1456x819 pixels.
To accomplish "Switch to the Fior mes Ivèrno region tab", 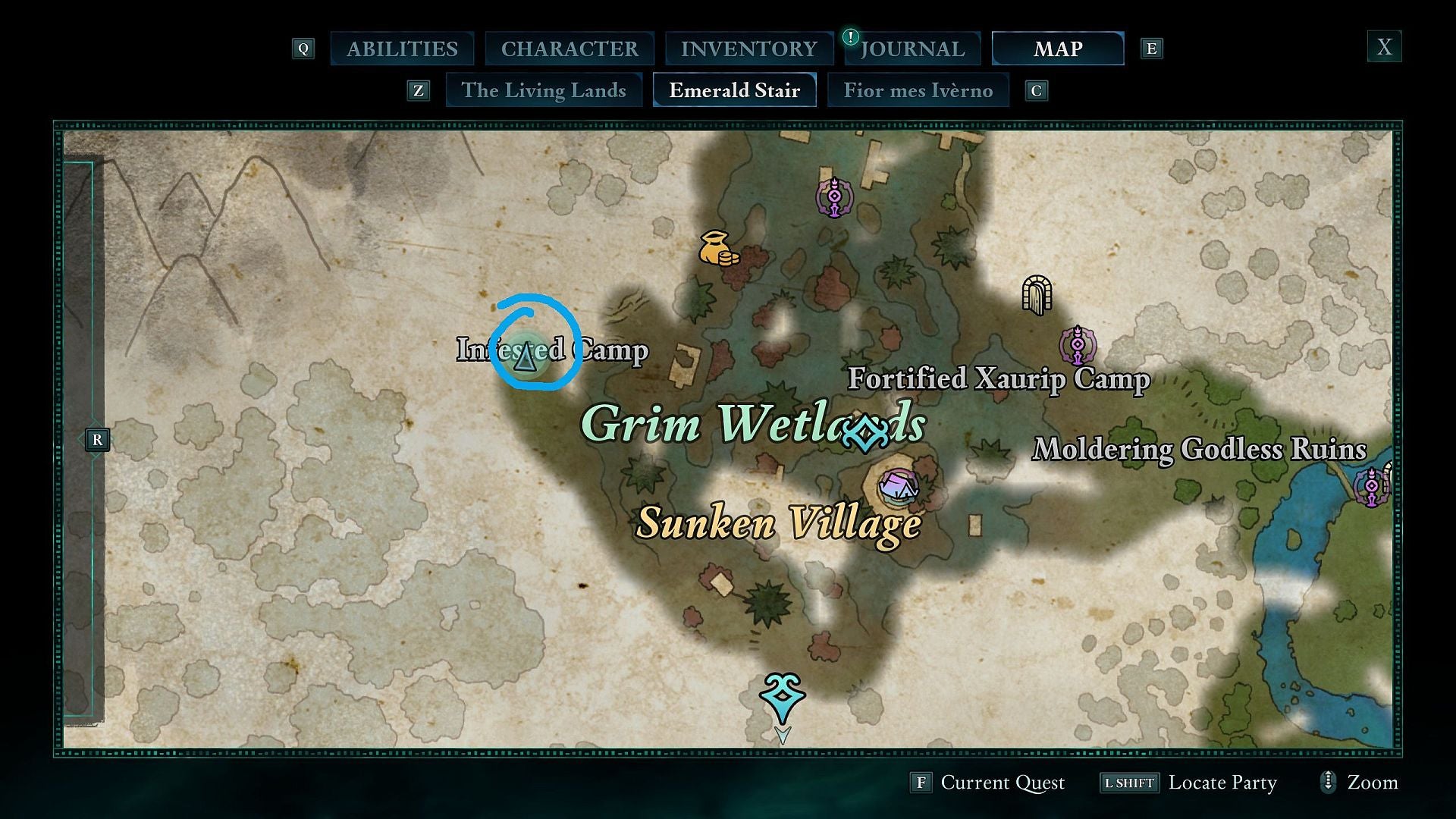I will click(x=918, y=89).
